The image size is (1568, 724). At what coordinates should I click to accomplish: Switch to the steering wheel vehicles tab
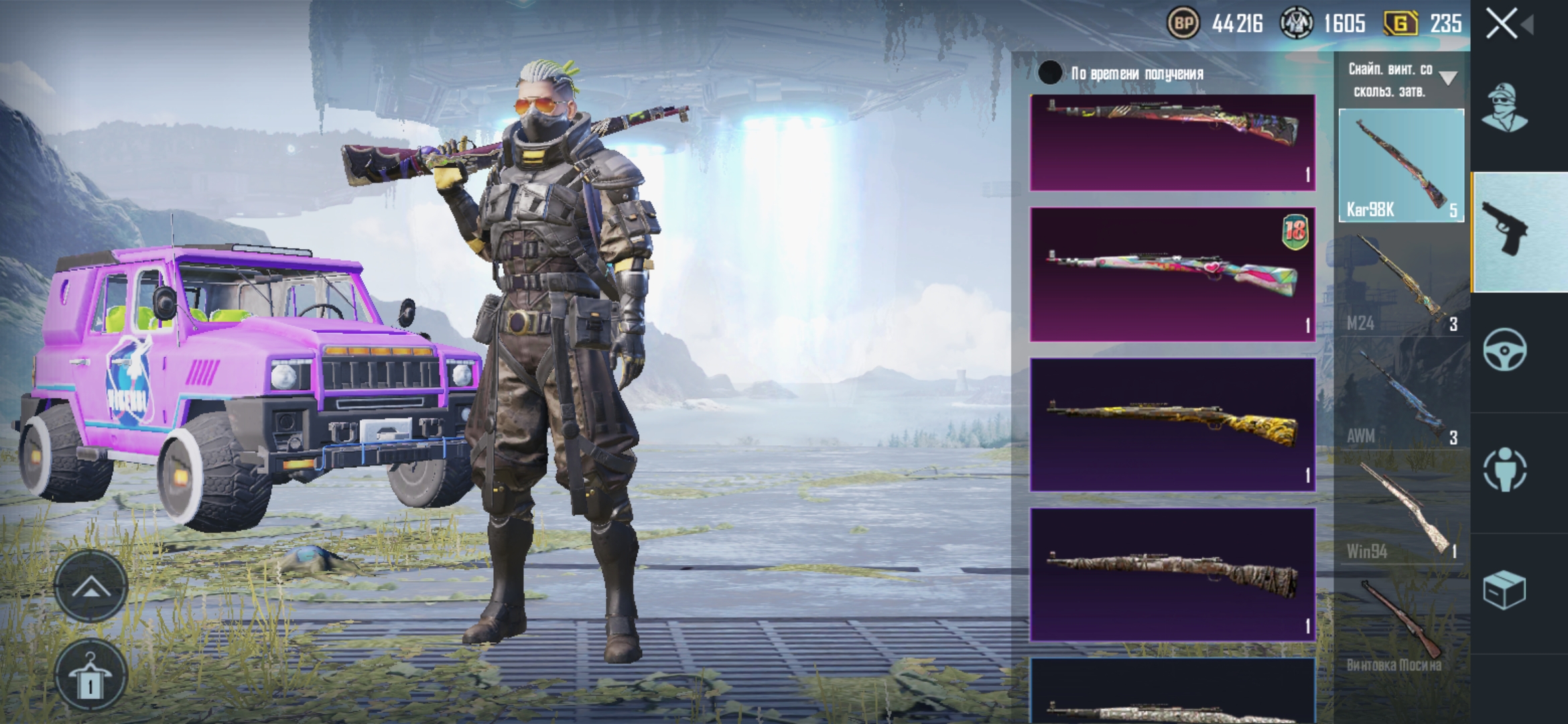coord(1504,349)
